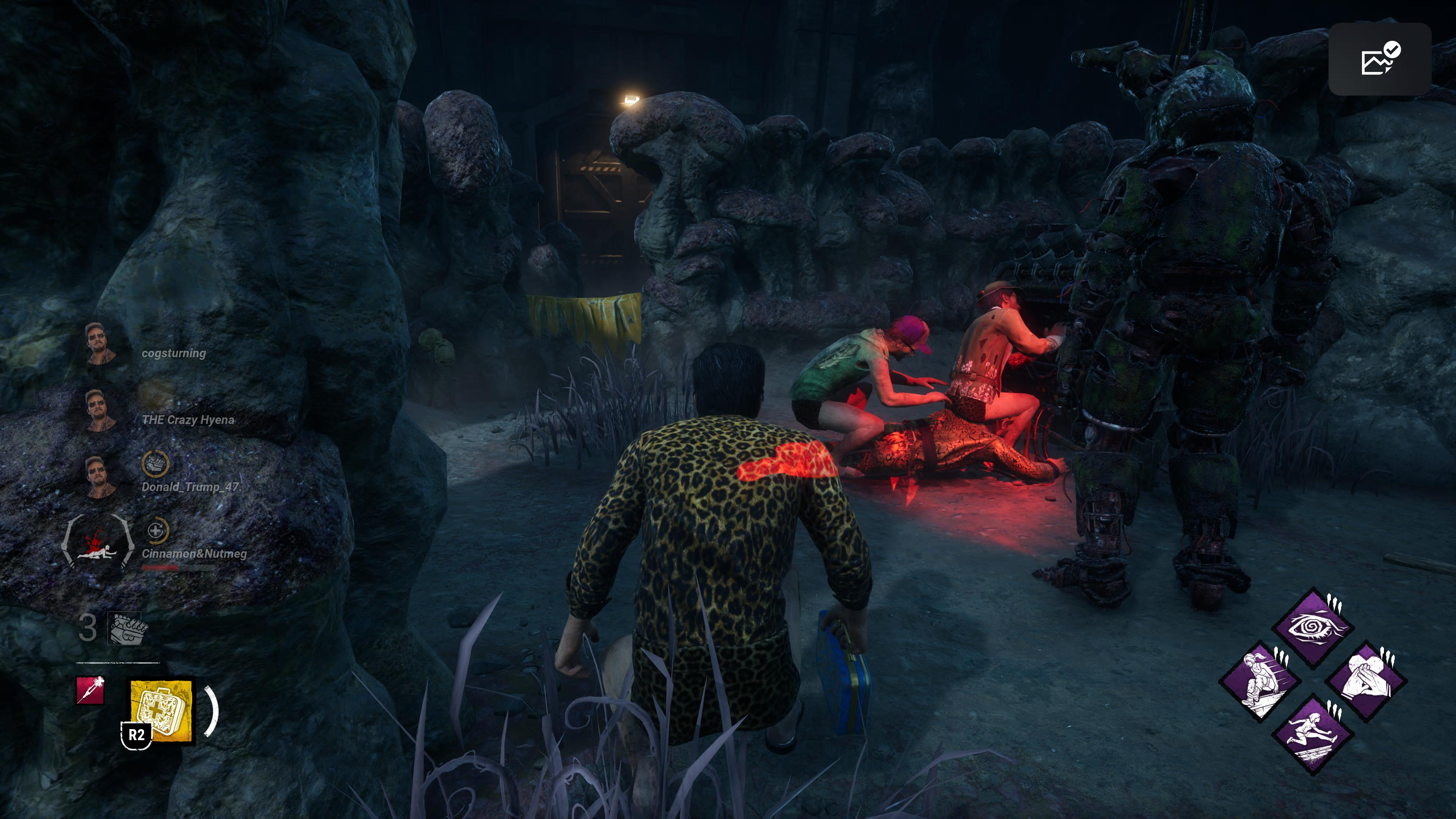Open the screenshot saved notification
The height and width of the screenshot is (819, 1456).
coord(1379,59)
